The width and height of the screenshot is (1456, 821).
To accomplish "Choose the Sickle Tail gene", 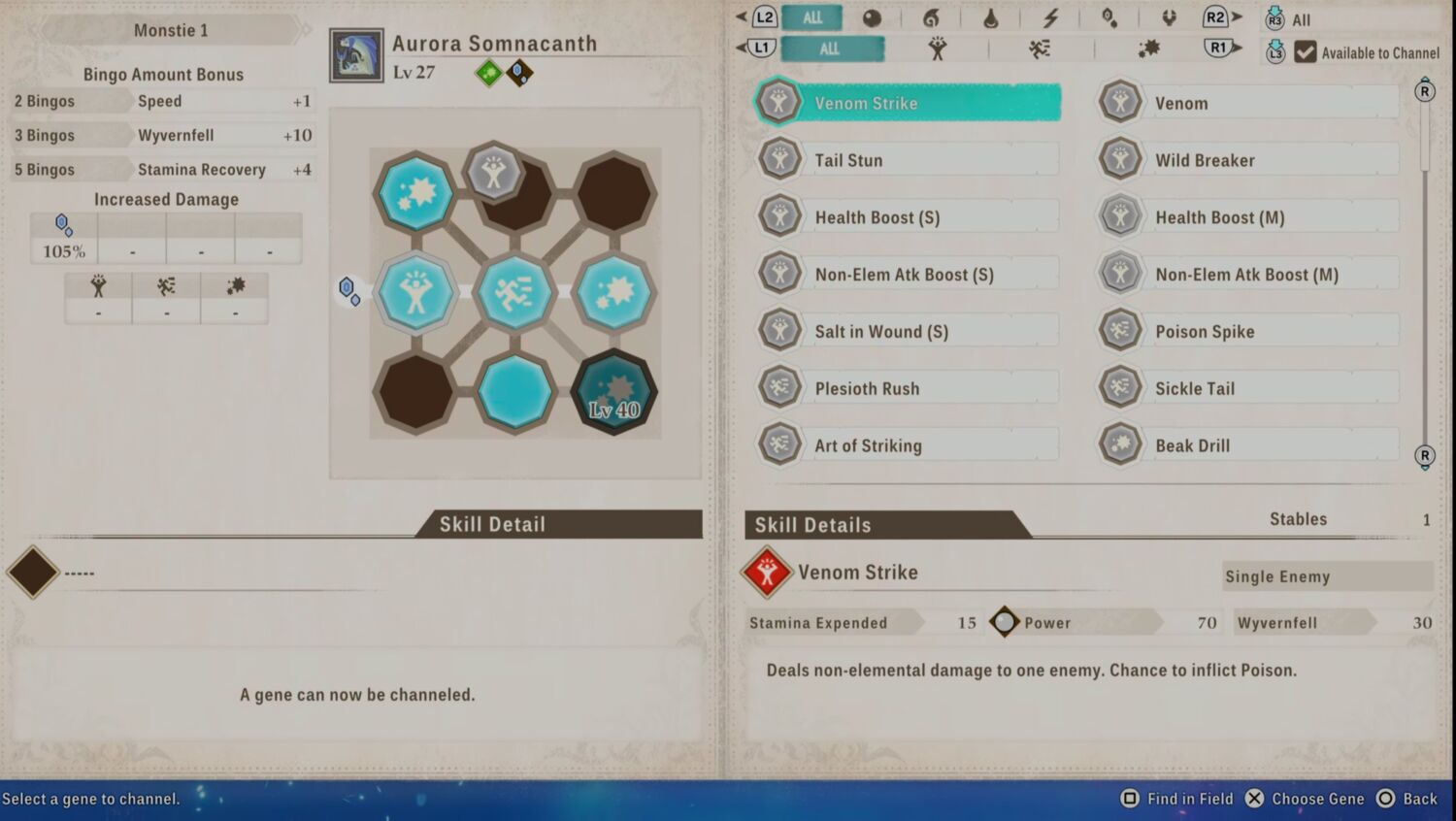I will click(1248, 388).
